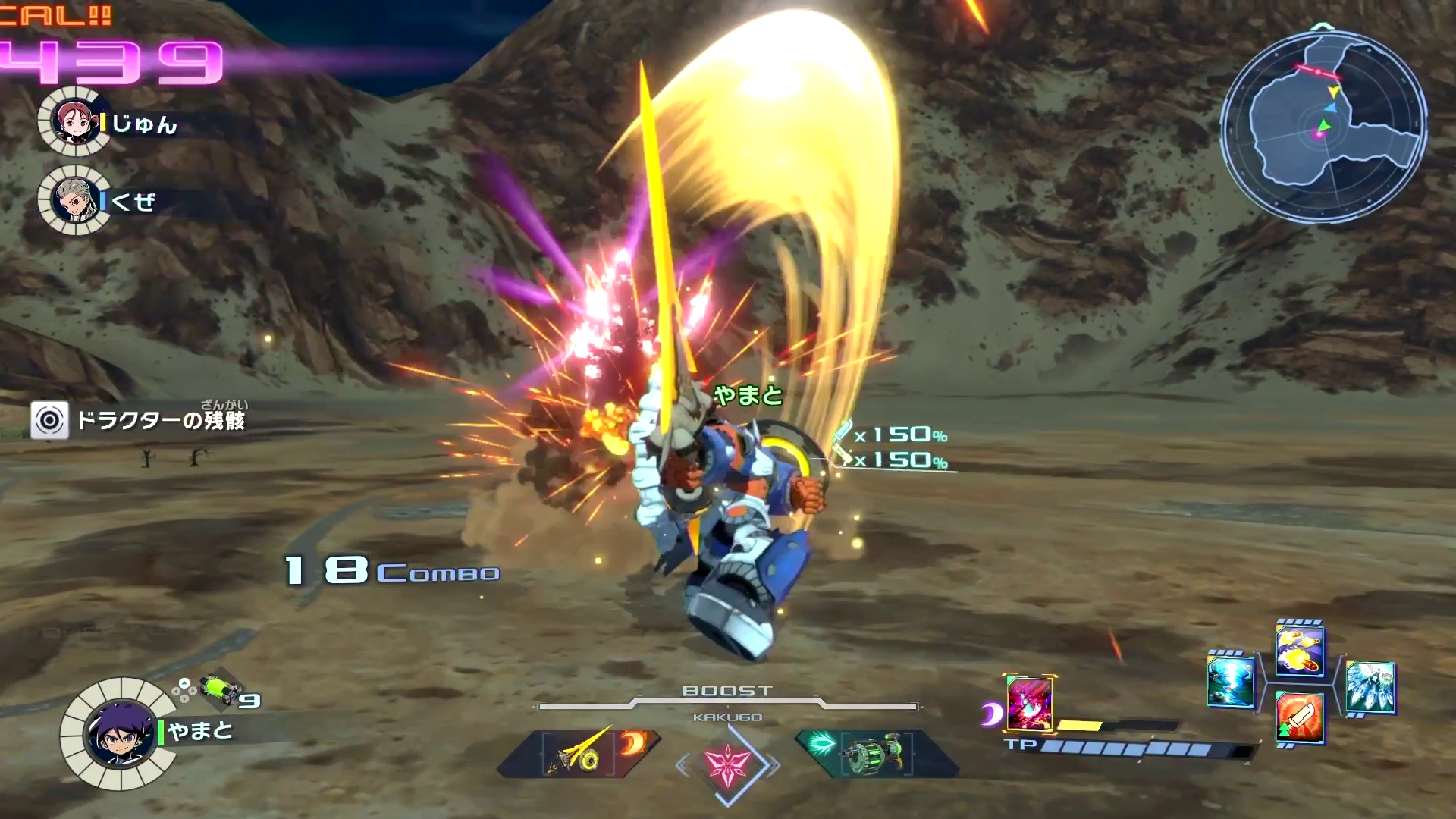
Task: Open the circular minimap
Action: coord(1323,127)
